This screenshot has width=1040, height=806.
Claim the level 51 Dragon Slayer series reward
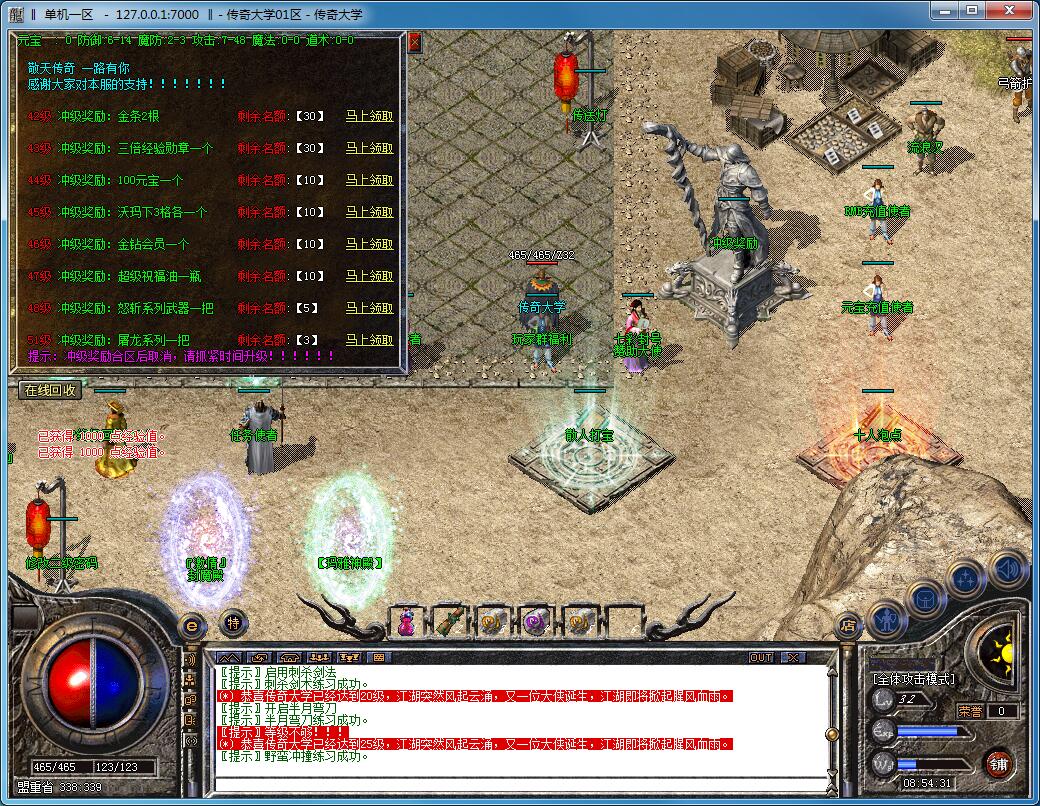pos(369,340)
